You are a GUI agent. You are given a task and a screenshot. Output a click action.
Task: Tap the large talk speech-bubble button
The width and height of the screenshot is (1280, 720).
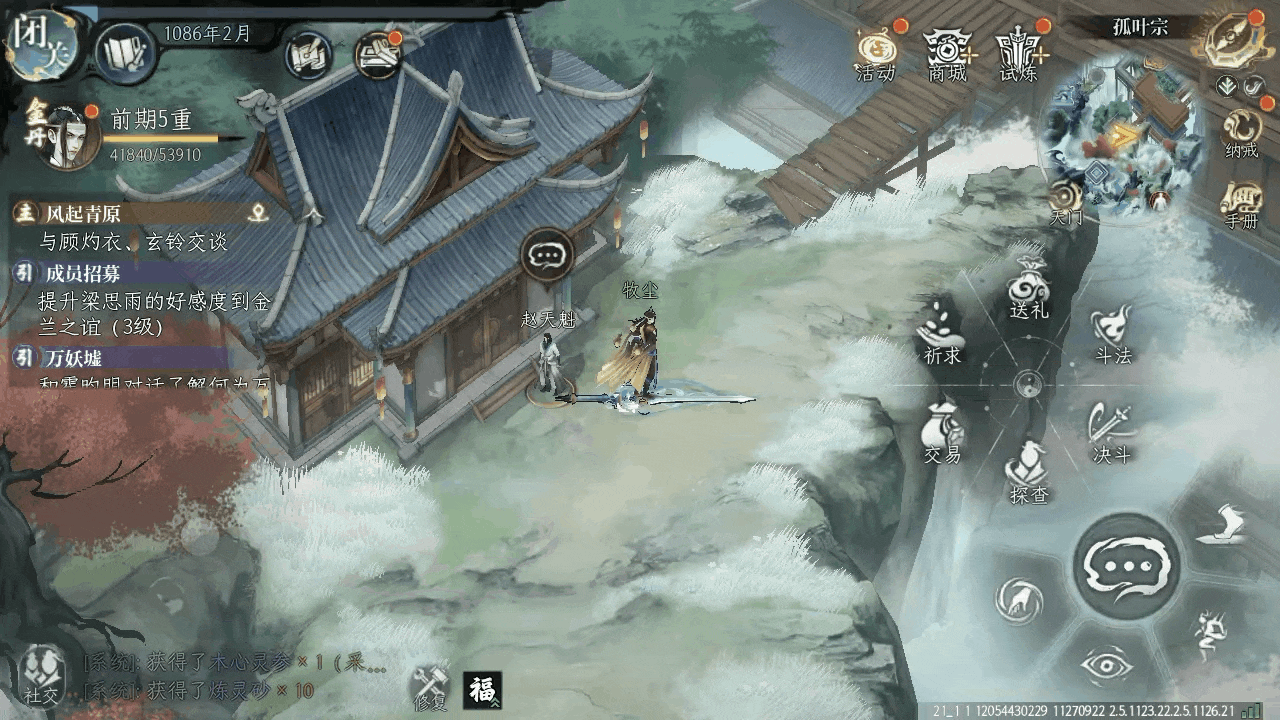pos(1126,565)
